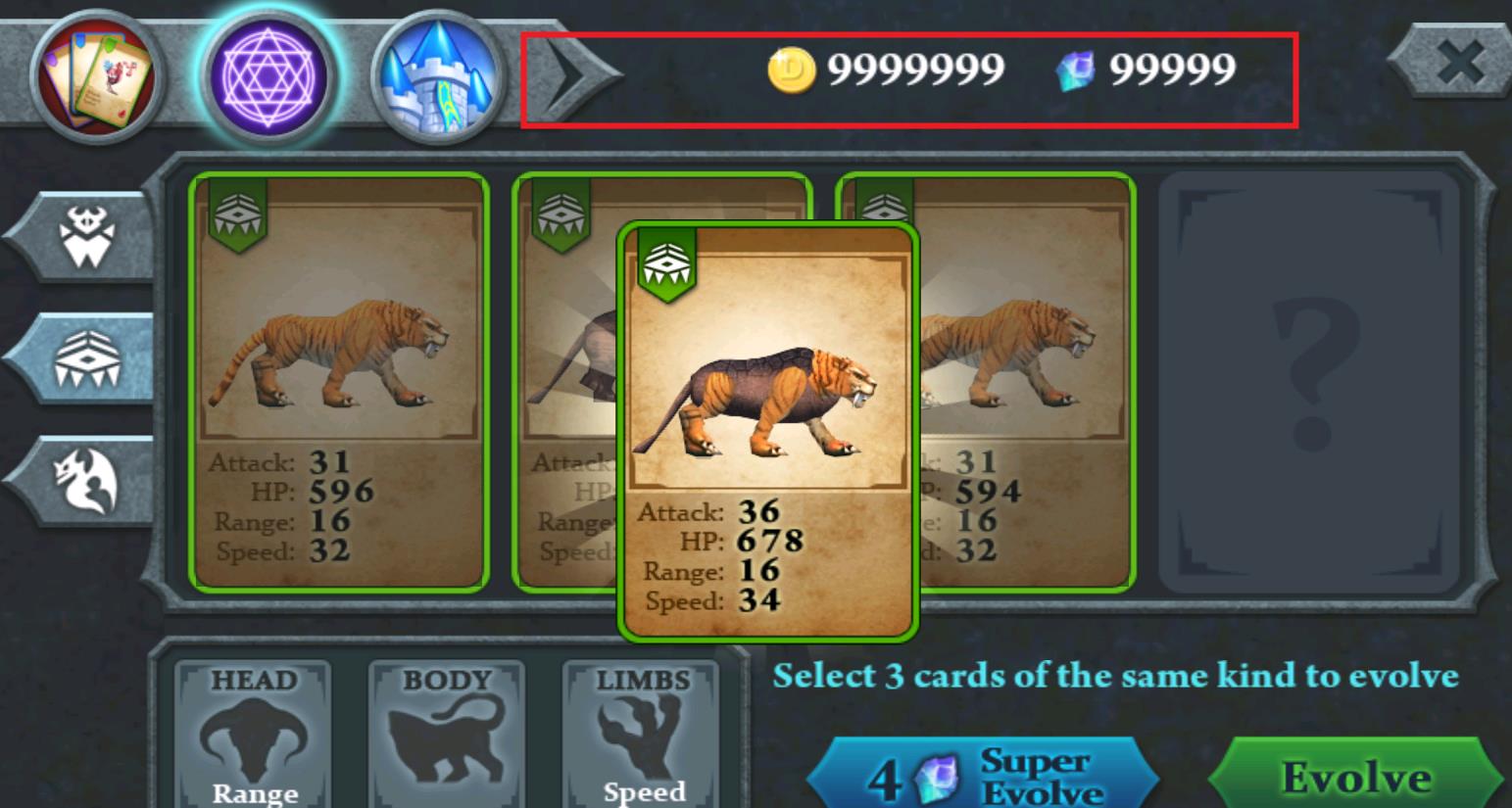Viewport: 1512px width, 808px height.
Task: Close the evolve screen with X
Action: (x=1458, y=64)
